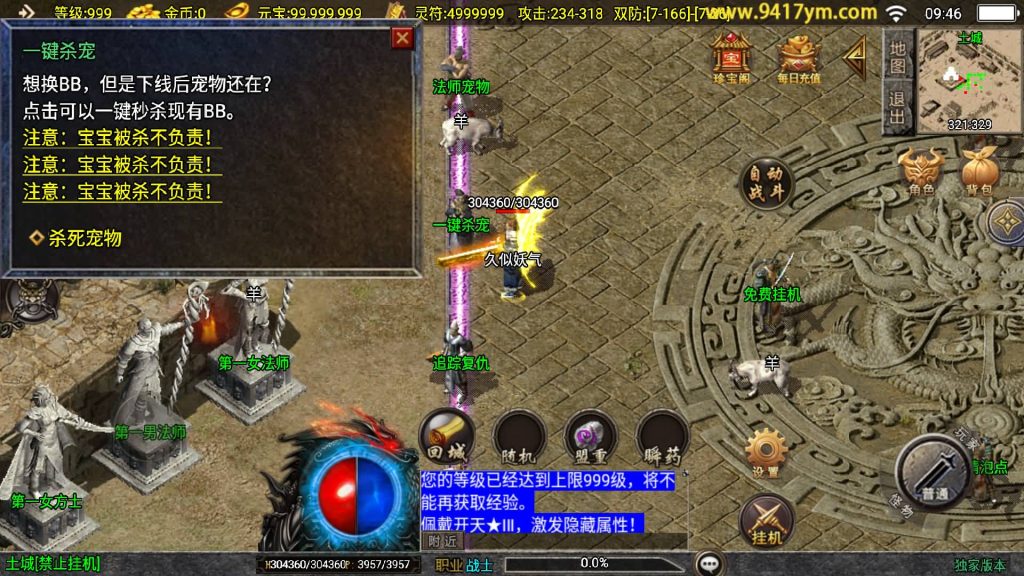
Task: Use the 回城 return scroll
Action: [x=446, y=434]
